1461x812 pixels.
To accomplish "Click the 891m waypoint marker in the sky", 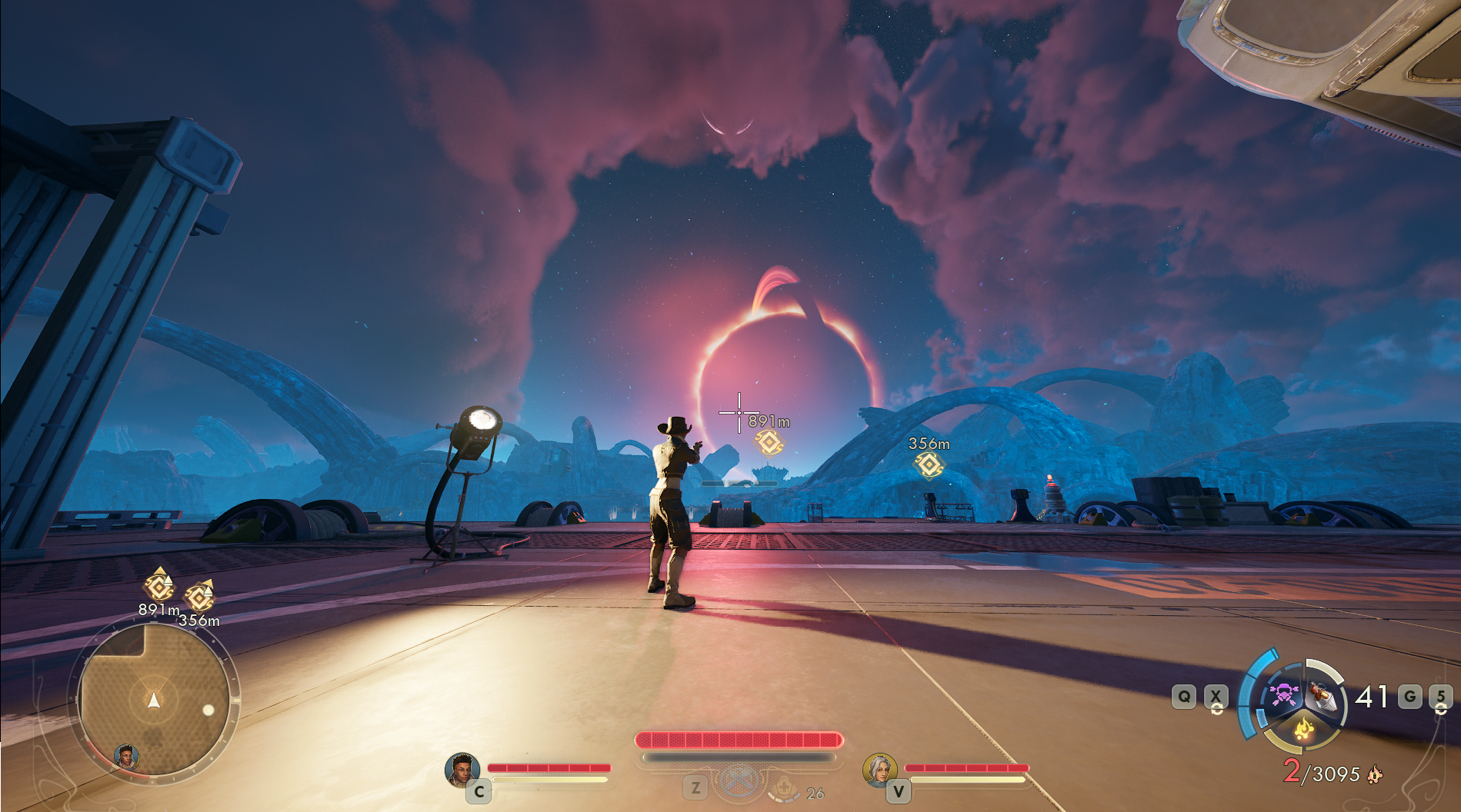I will click(x=769, y=442).
